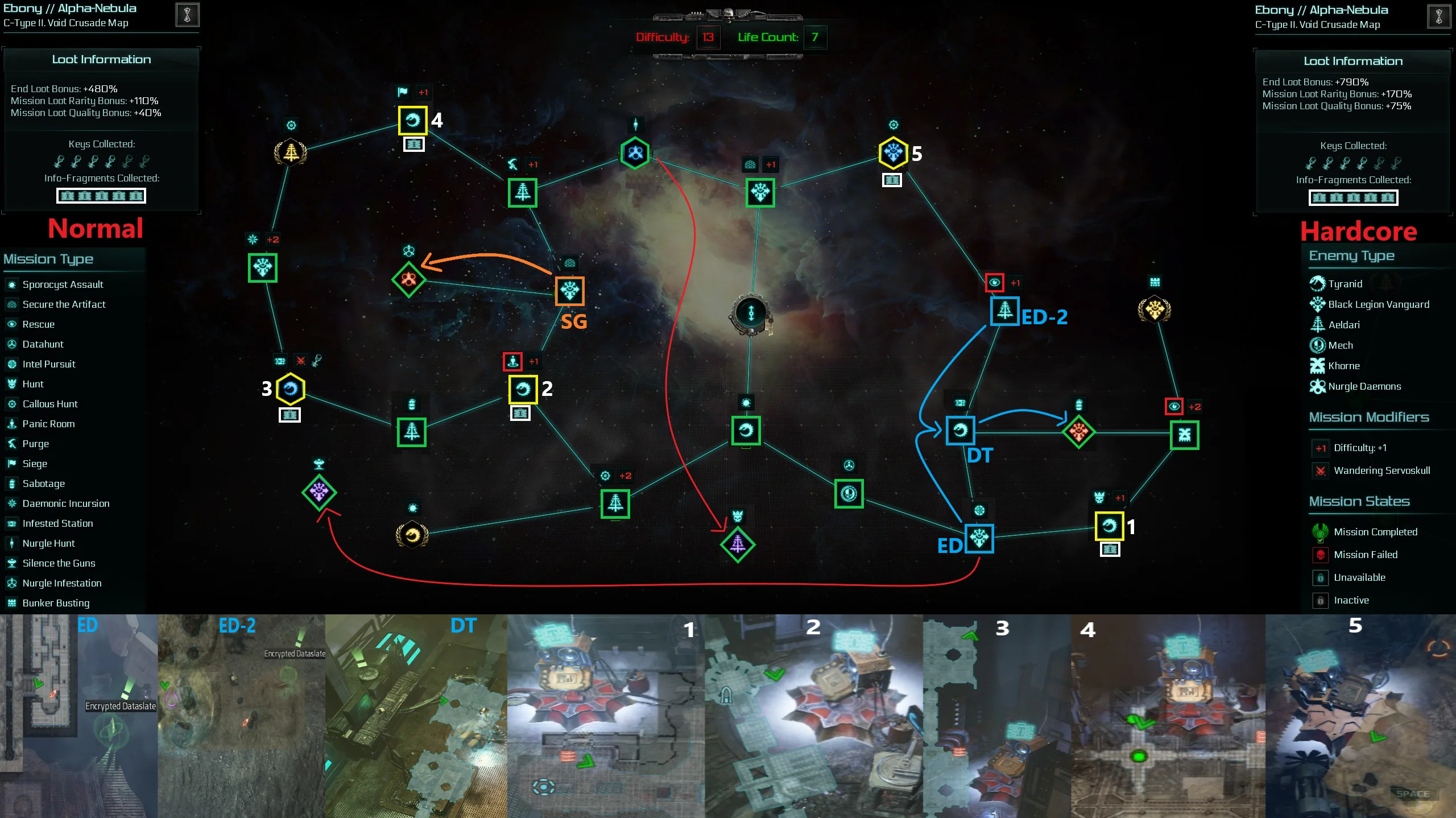Select the gold laurel-wreathed Aeldari node

point(291,152)
